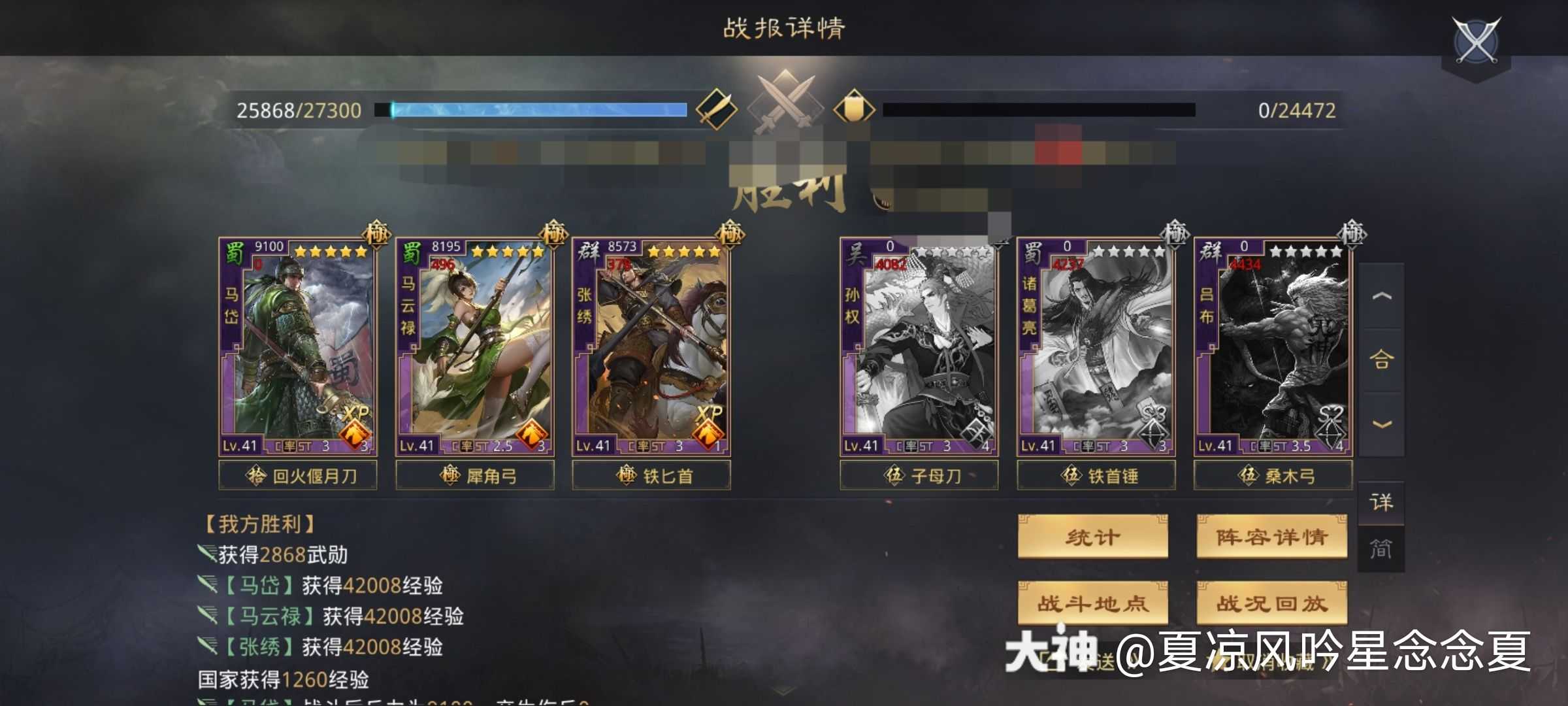Open 阵容详情 lineup details
The image size is (1568, 706).
point(1271,537)
